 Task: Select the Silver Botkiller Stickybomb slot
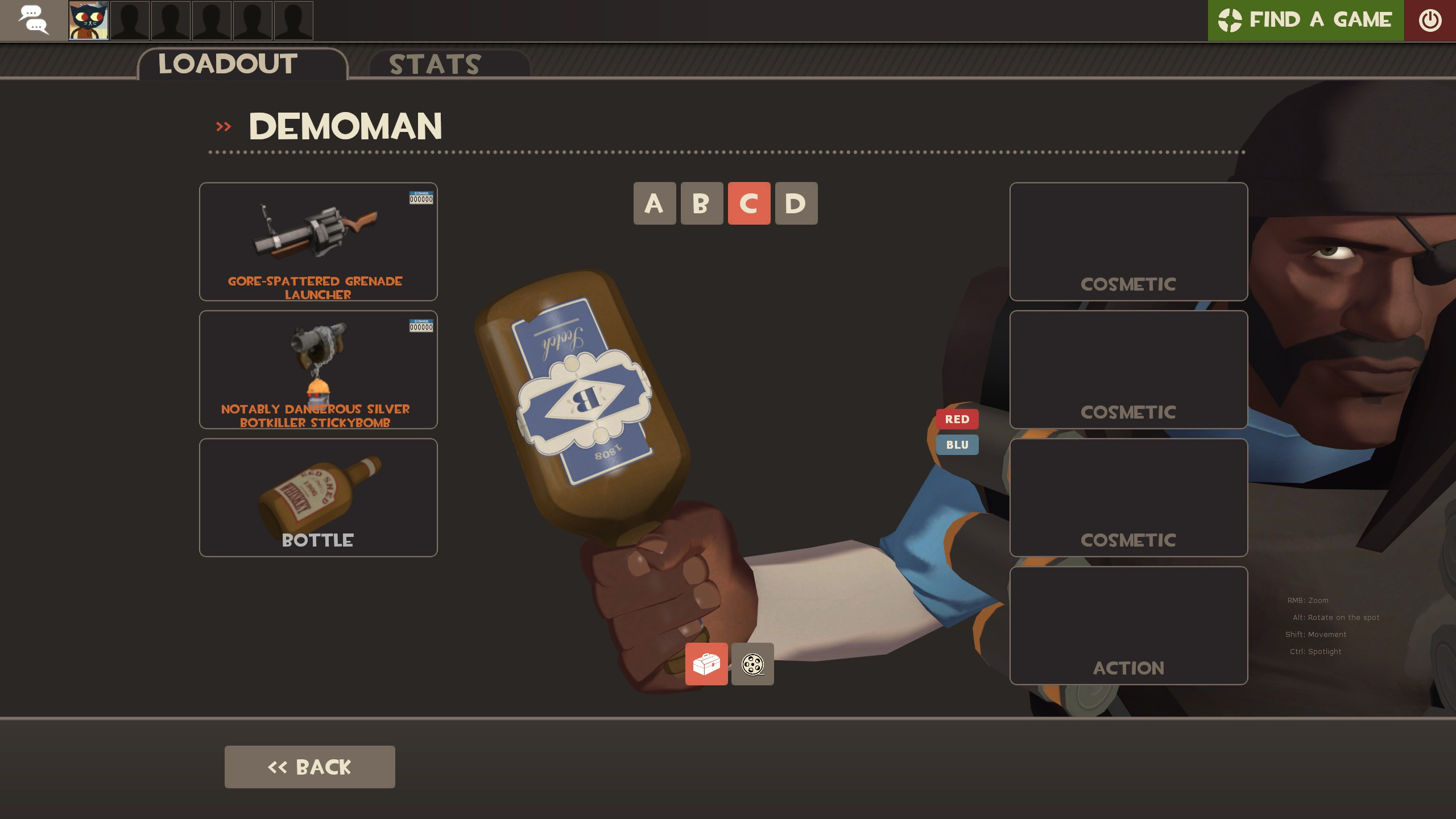click(x=317, y=370)
